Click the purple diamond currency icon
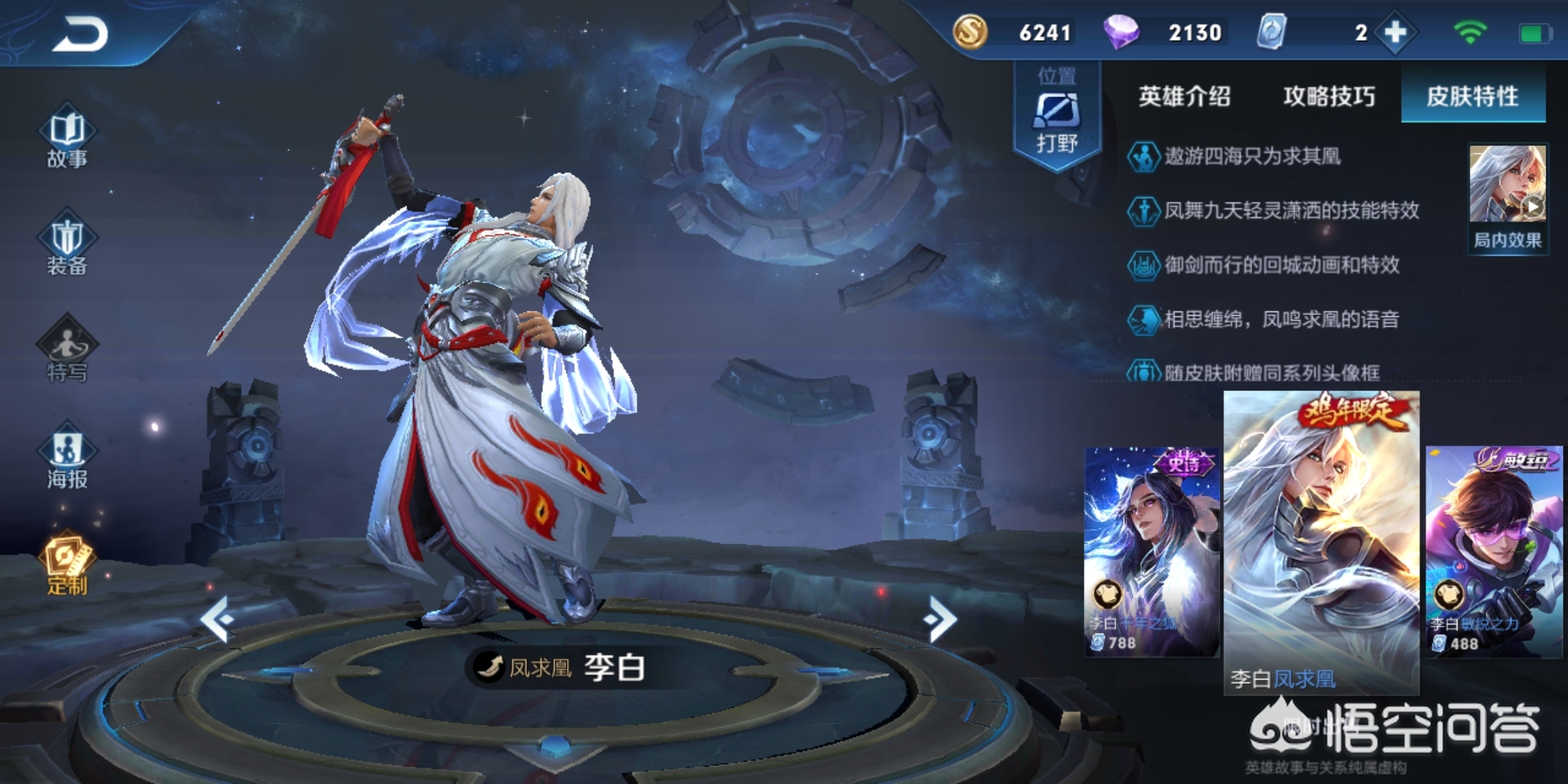 (x=1121, y=33)
